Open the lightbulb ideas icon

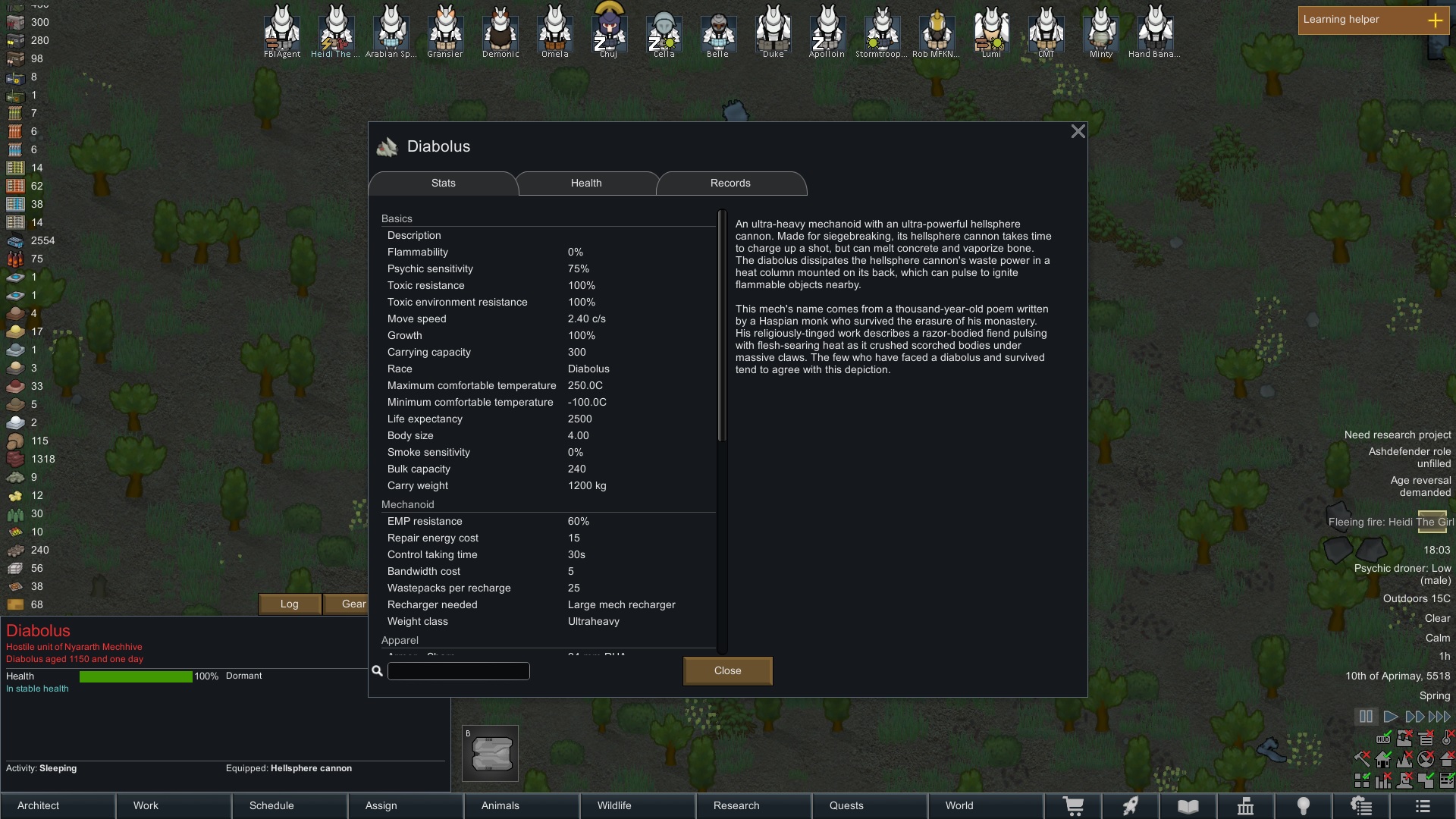(1304, 805)
